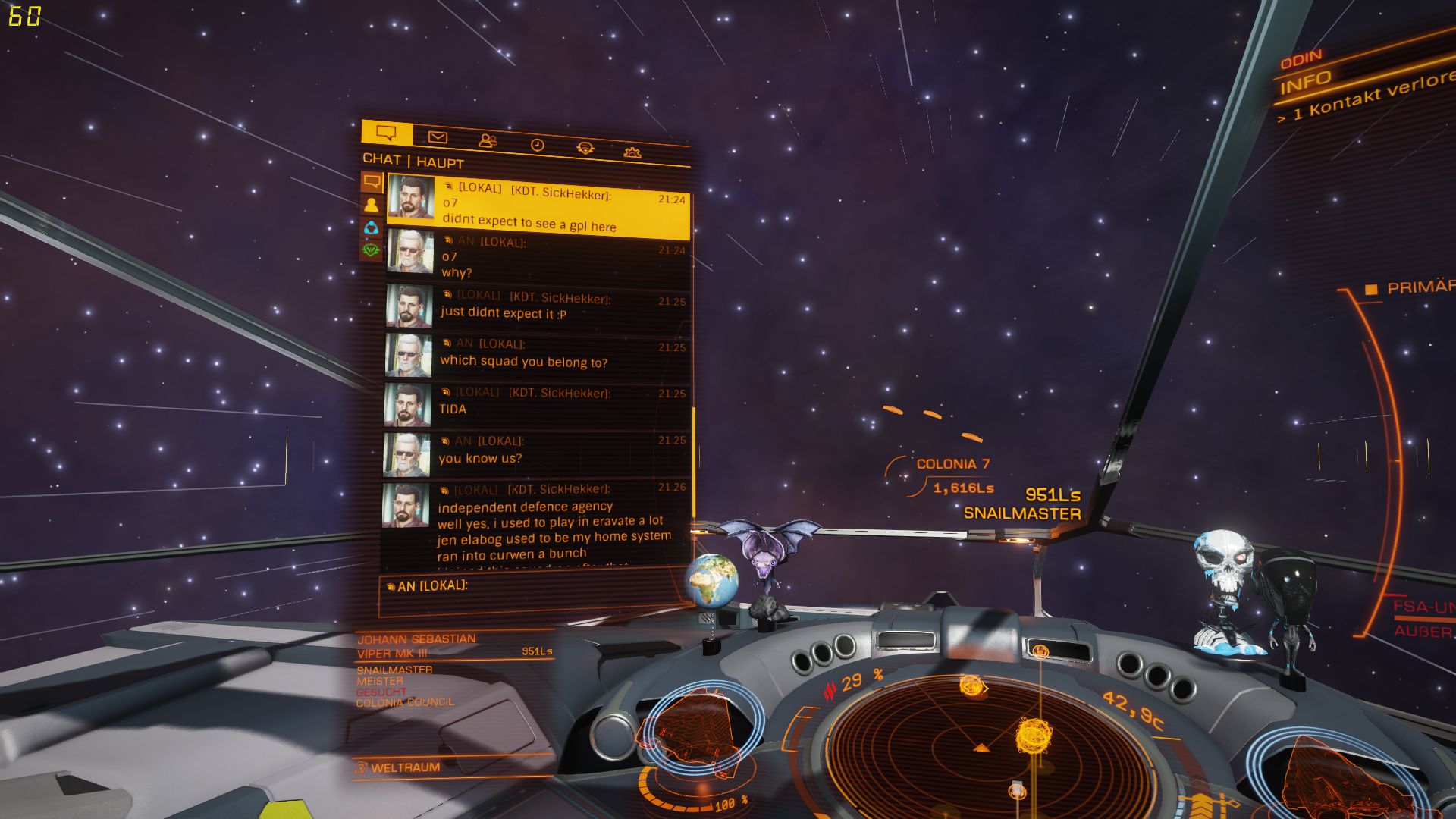The height and width of the screenshot is (819, 1456).
Task: Show the history clock tab
Action: tap(537, 145)
